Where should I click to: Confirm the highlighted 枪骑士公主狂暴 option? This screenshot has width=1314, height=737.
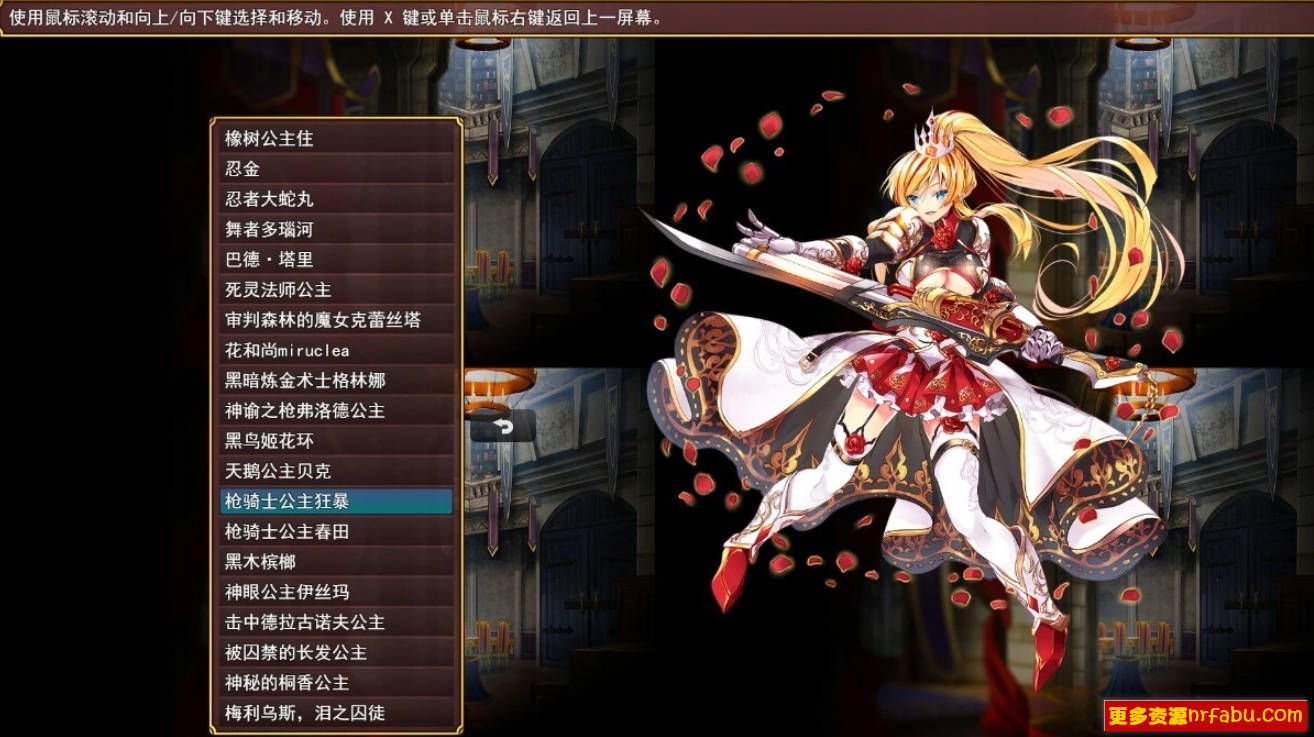pos(300,501)
